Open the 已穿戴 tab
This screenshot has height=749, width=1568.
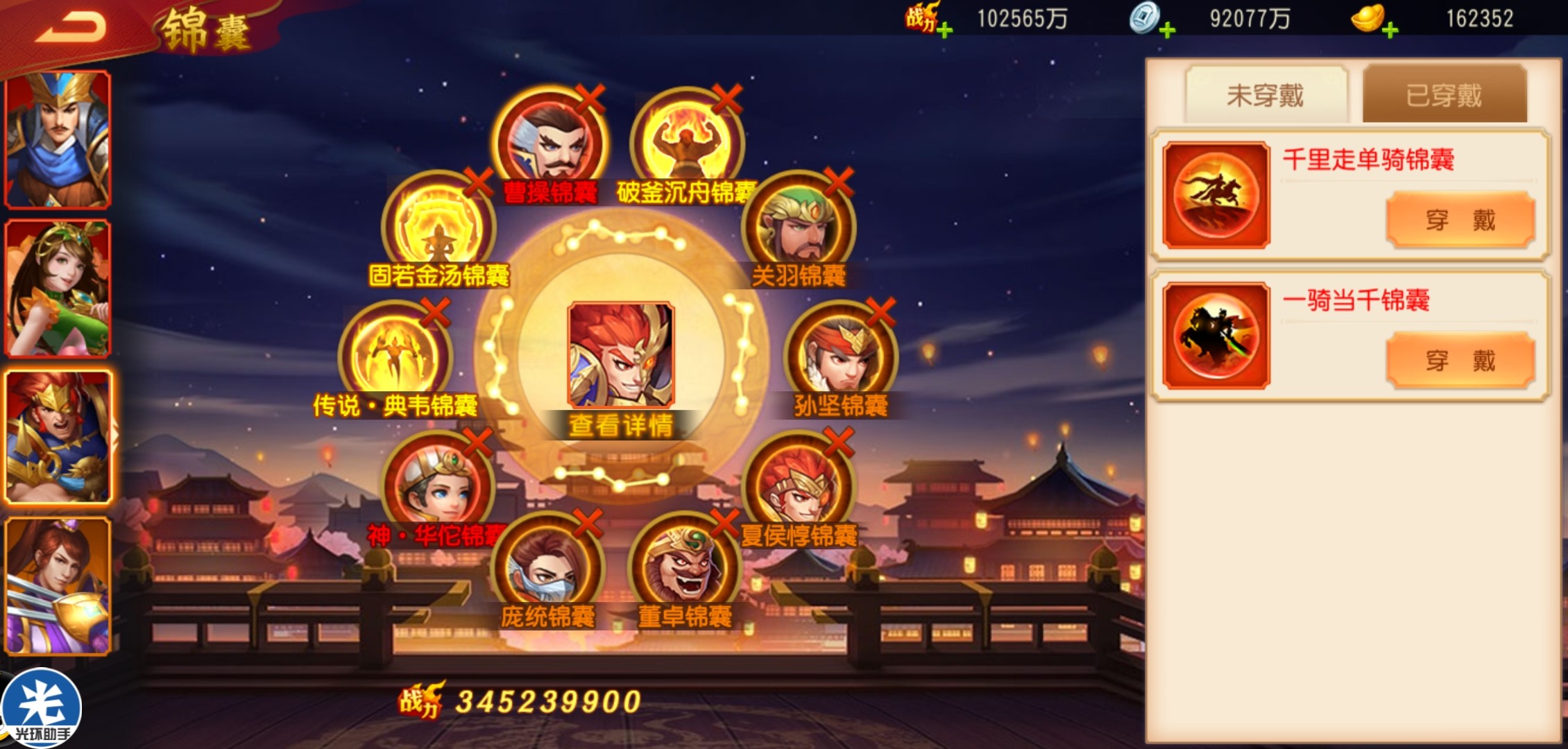coord(1444,95)
